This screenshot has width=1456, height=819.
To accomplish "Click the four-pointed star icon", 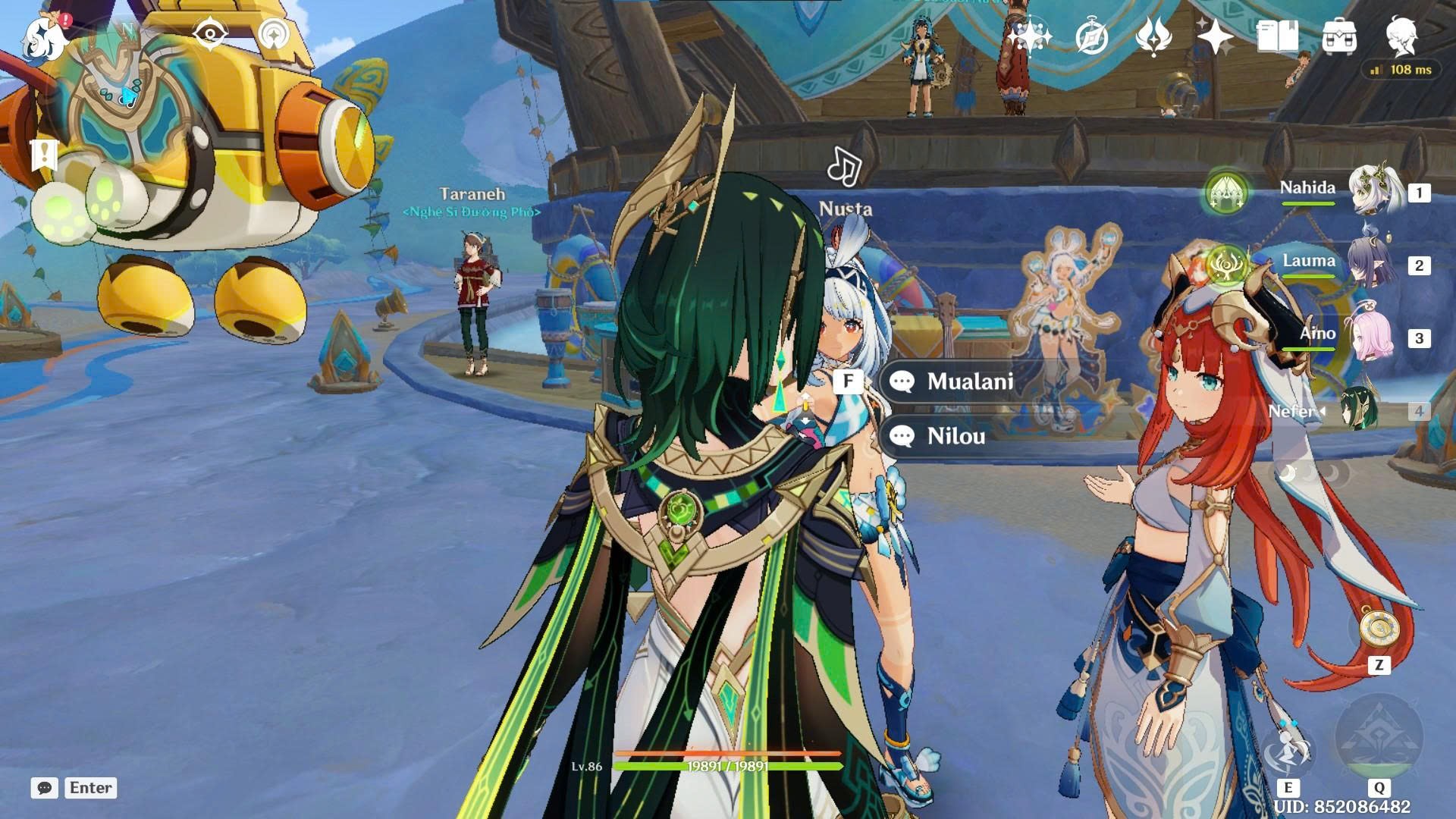I will coord(1215,36).
